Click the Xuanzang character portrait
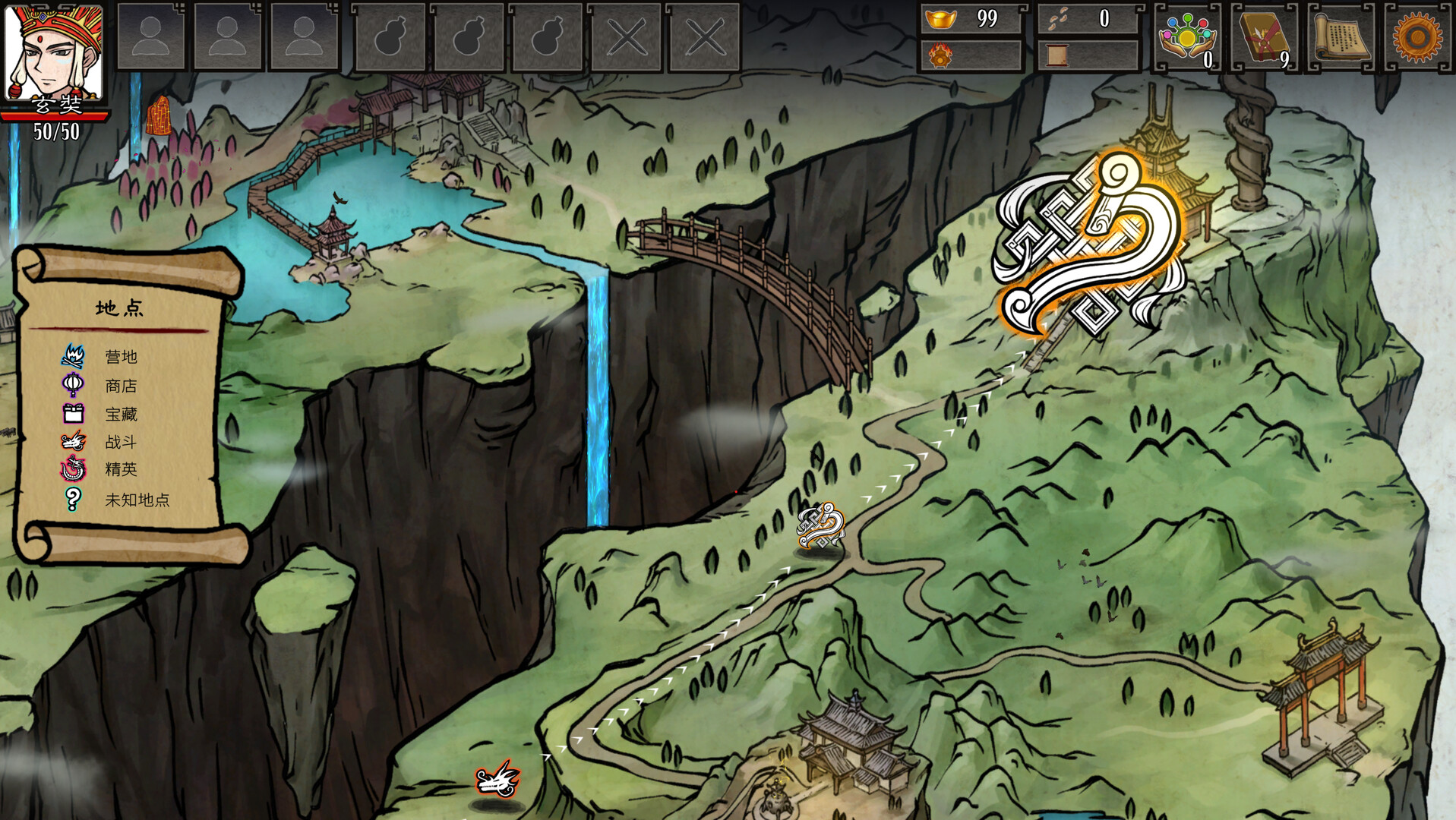The image size is (1456, 820). coord(53,52)
